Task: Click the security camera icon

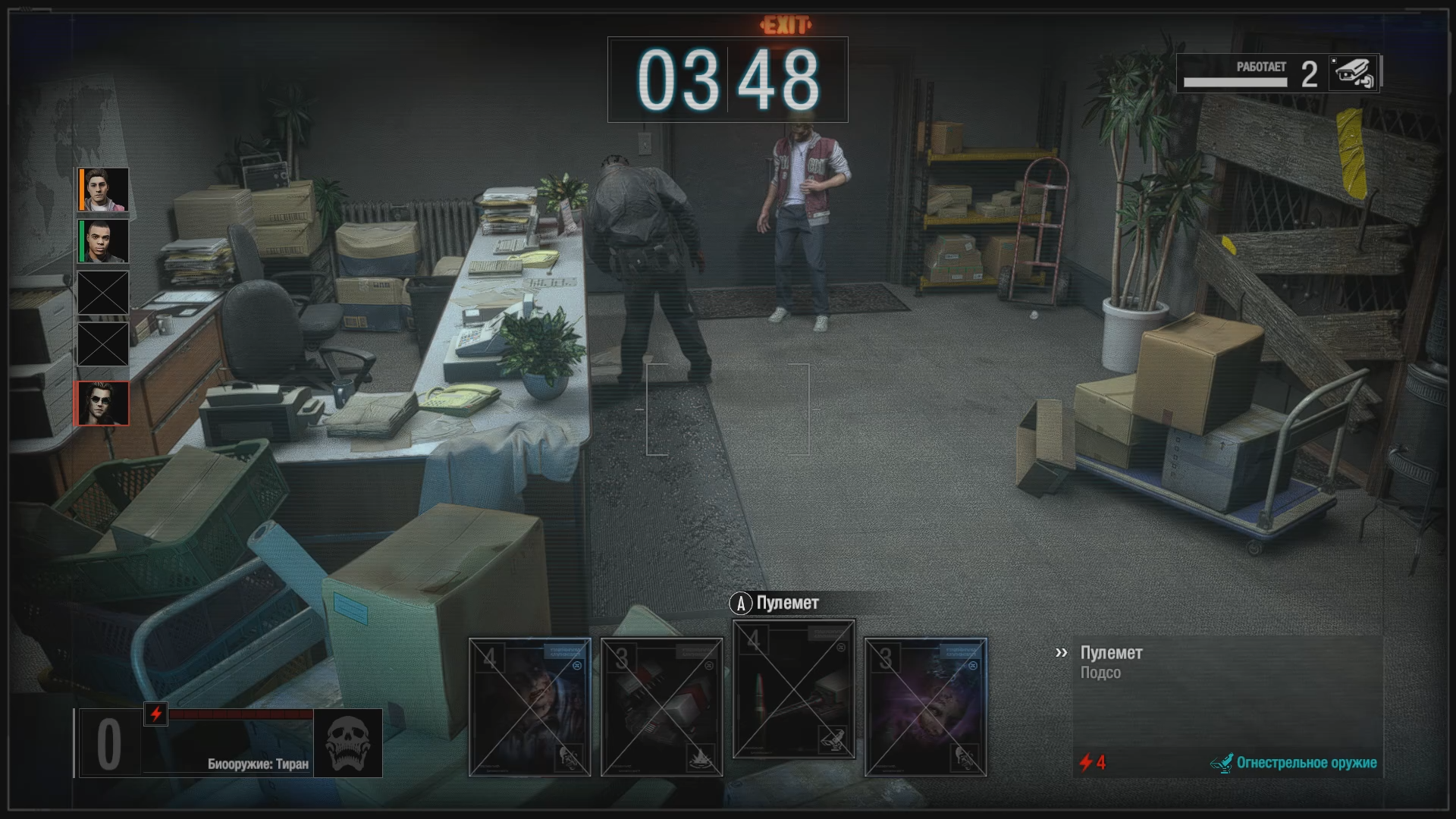Action: coord(1354,74)
